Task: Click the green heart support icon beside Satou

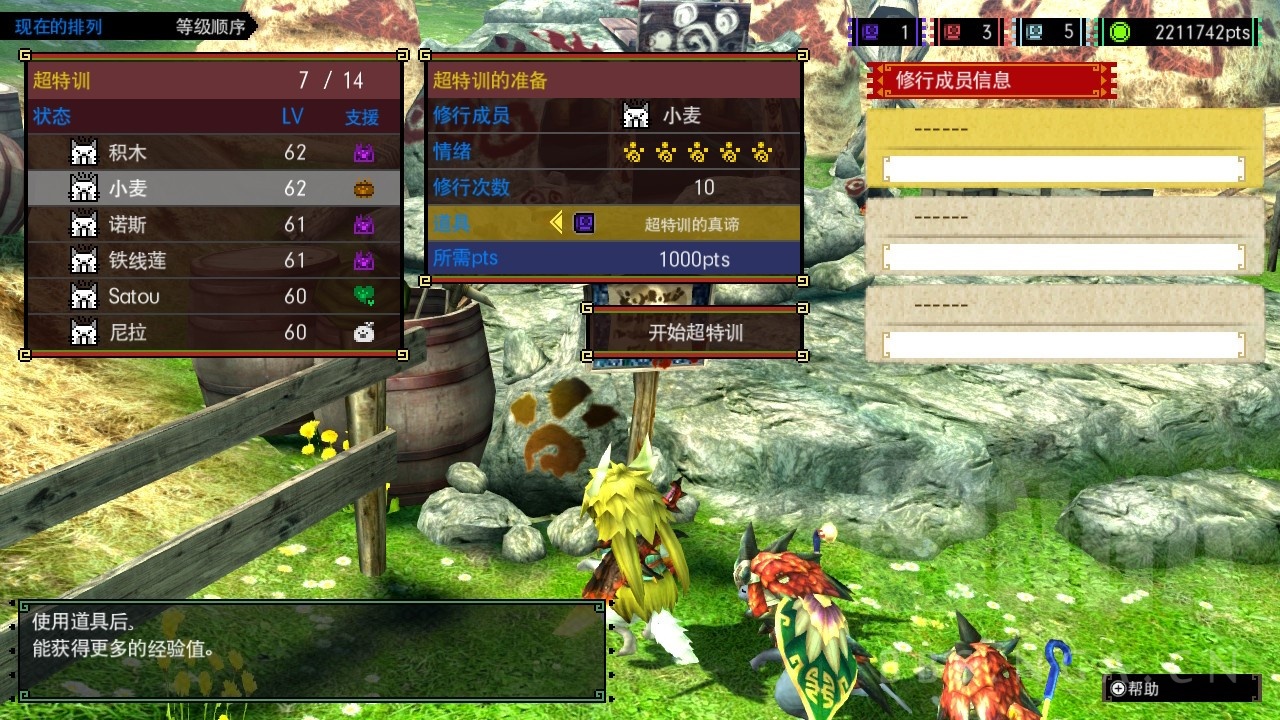Action: click(365, 296)
